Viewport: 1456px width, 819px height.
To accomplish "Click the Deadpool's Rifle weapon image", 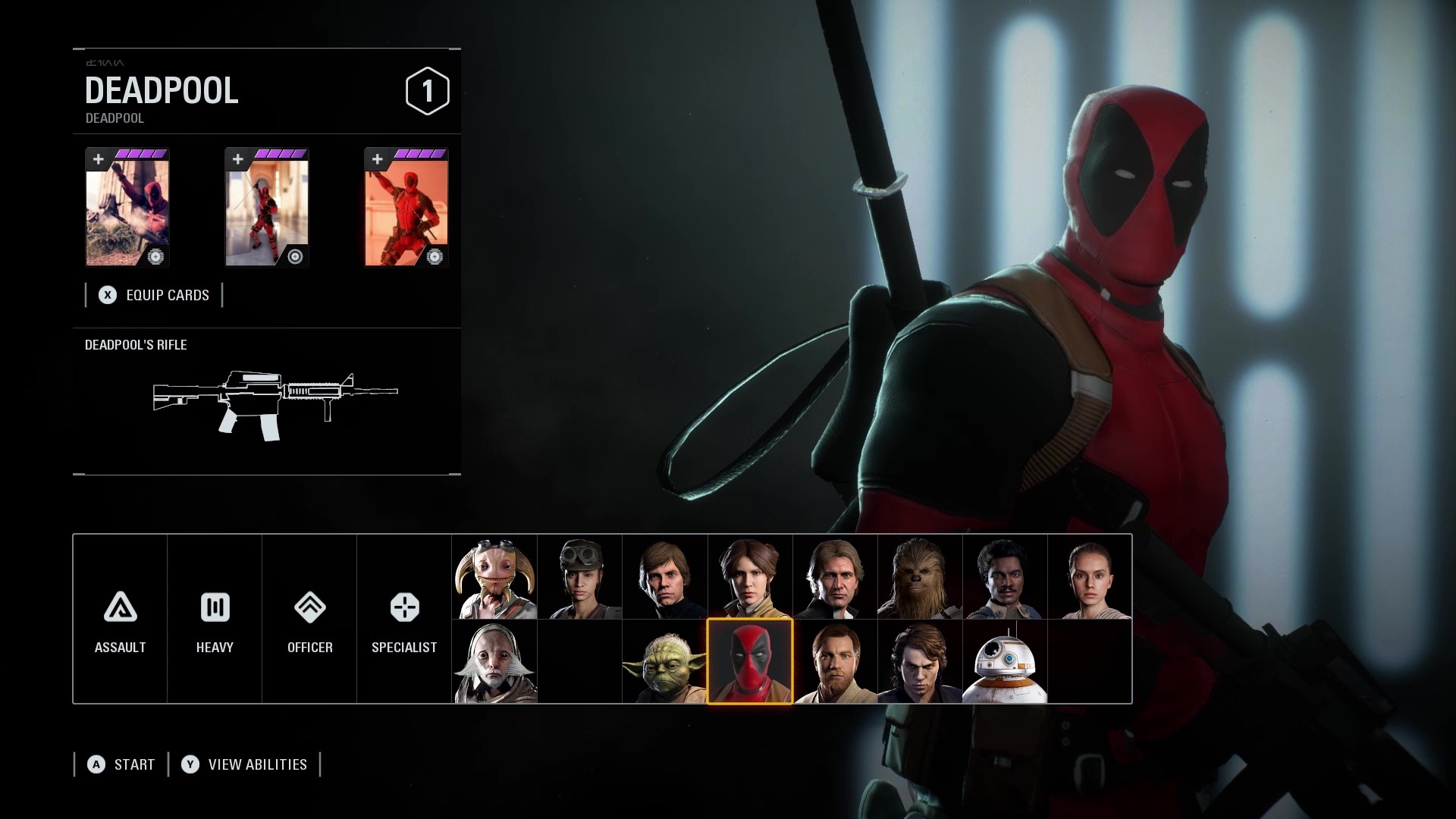I will pyautogui.click(x=275, y=405).
